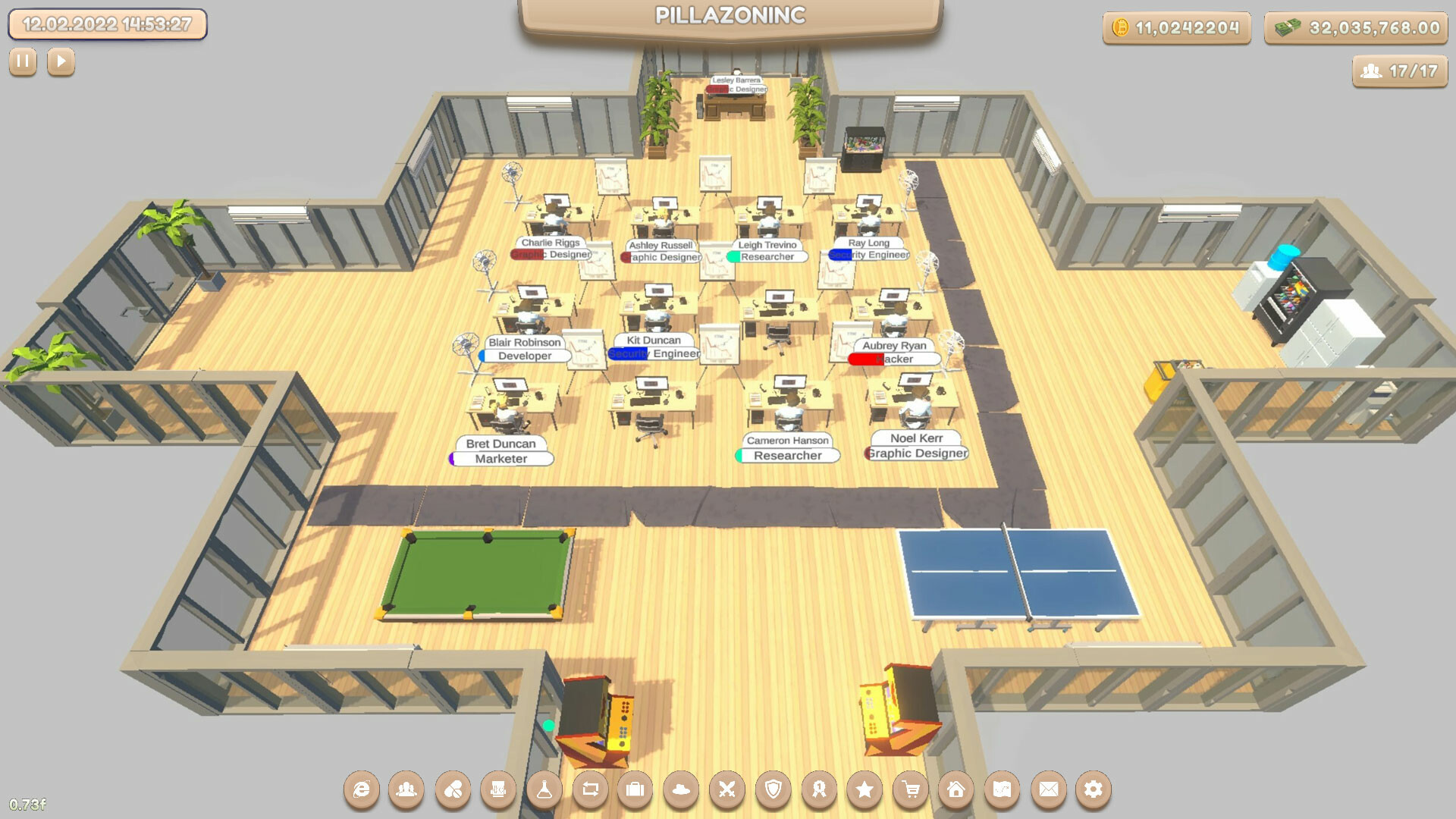Select the research flask icon
Viewport: 1456px width, 819px height.
click(x=543, y=789)
